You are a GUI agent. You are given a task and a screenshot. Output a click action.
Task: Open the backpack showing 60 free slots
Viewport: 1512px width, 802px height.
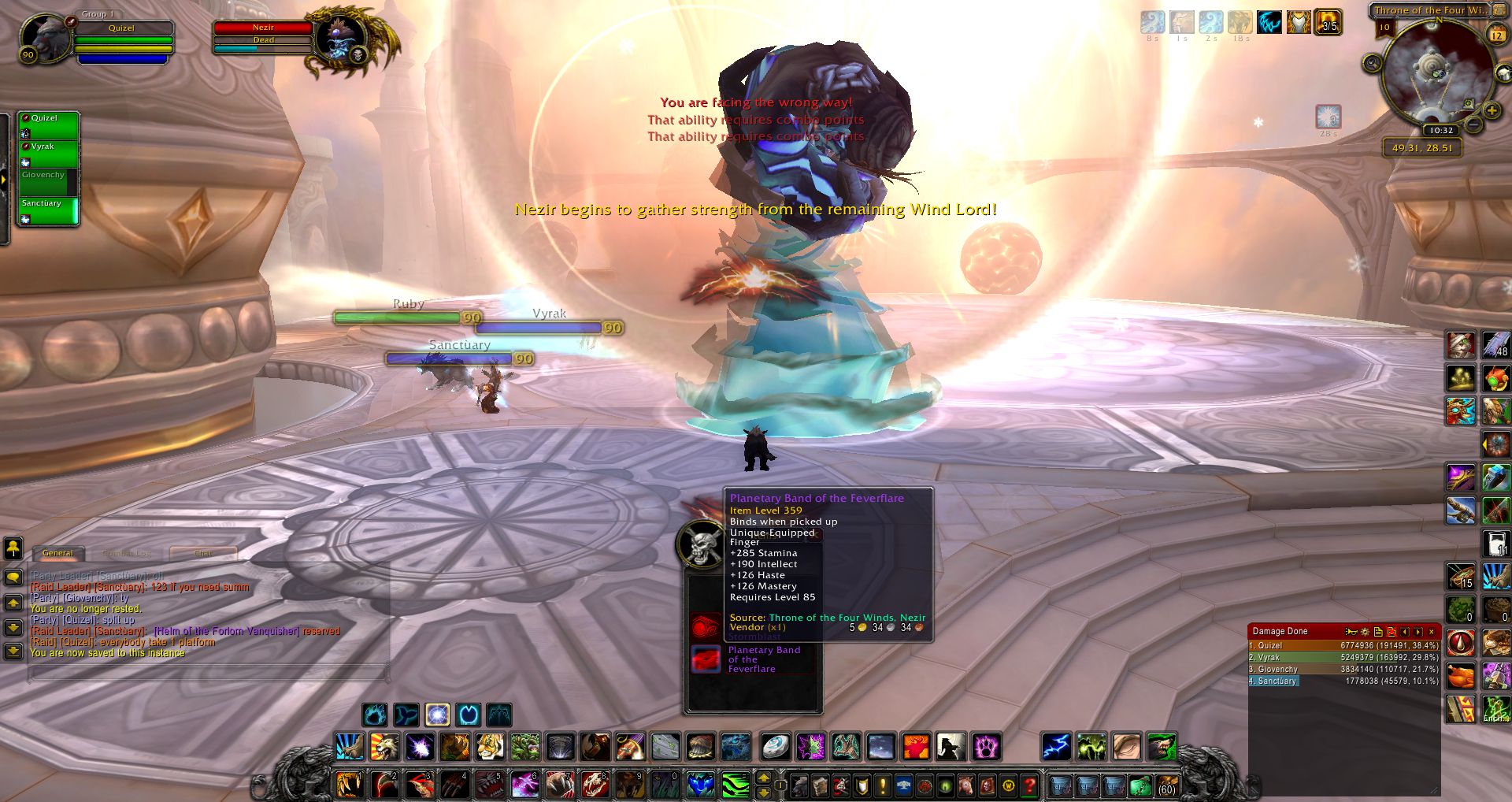pyautogui.click(x=1166, y=785)
